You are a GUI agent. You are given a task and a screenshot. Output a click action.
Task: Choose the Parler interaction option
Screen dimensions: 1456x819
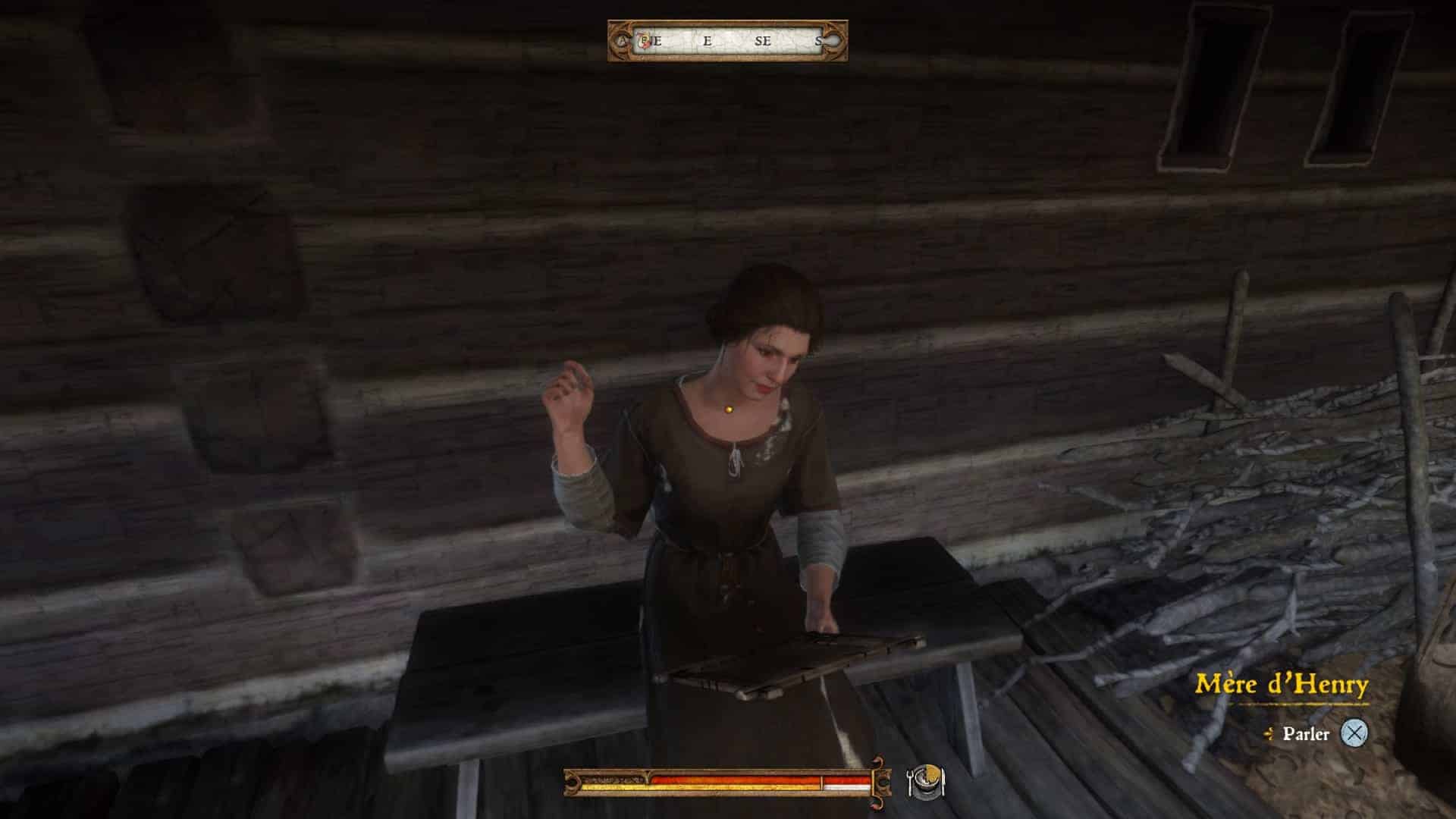(x=1306, y=733)
